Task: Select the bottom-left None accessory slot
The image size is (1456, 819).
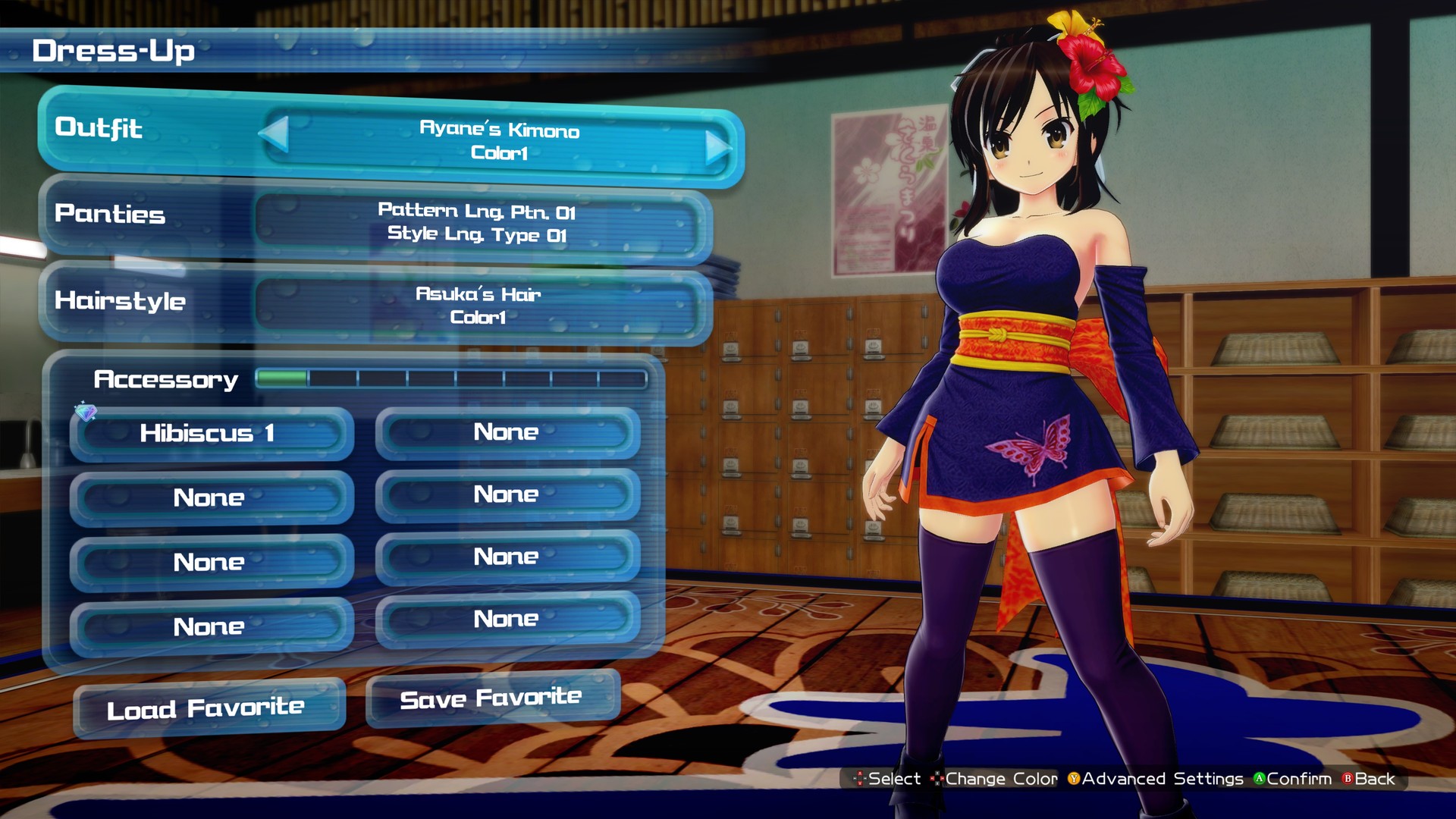Action: [210, 626]
